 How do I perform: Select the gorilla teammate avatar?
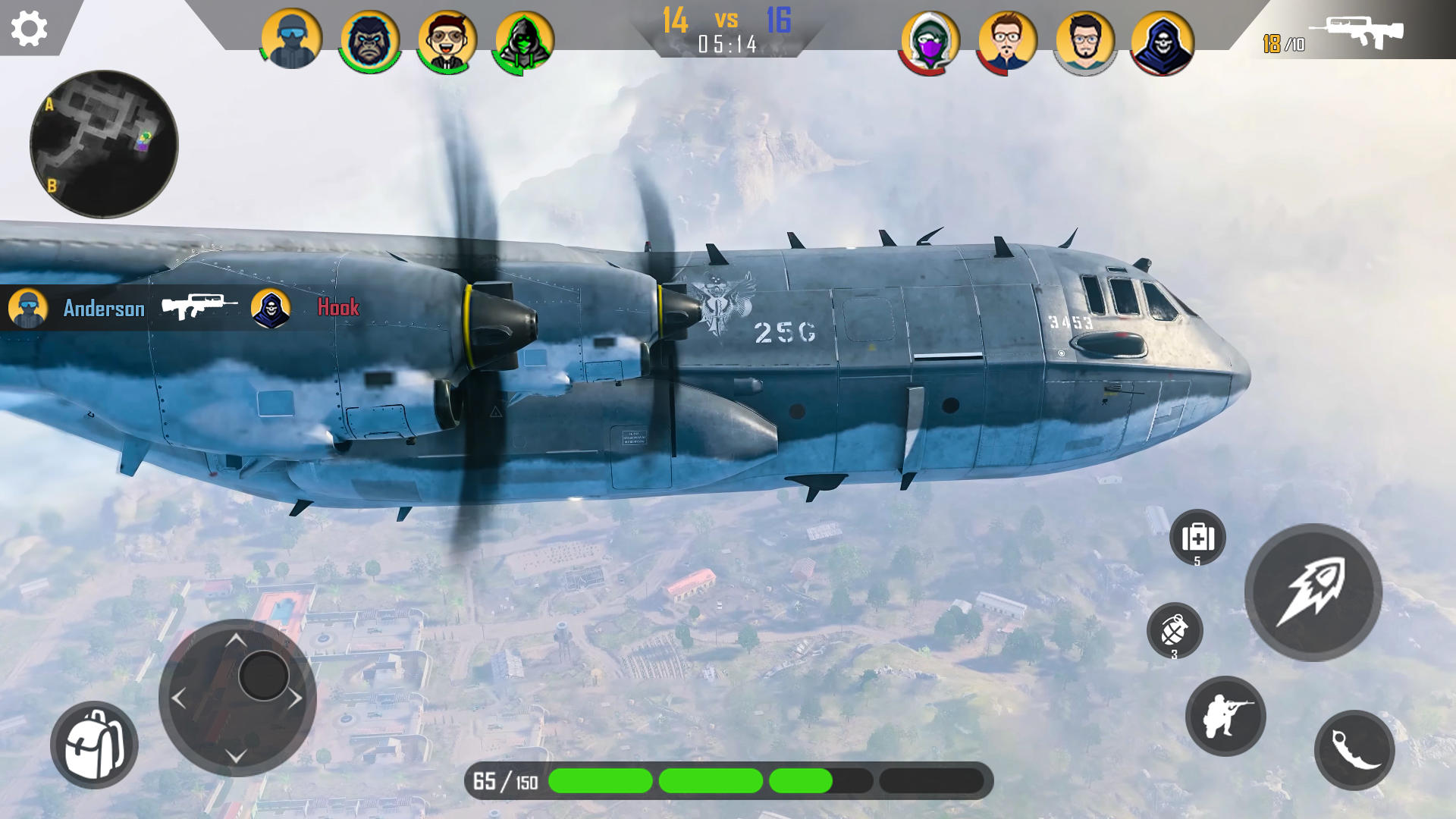[x=370, y=40]
